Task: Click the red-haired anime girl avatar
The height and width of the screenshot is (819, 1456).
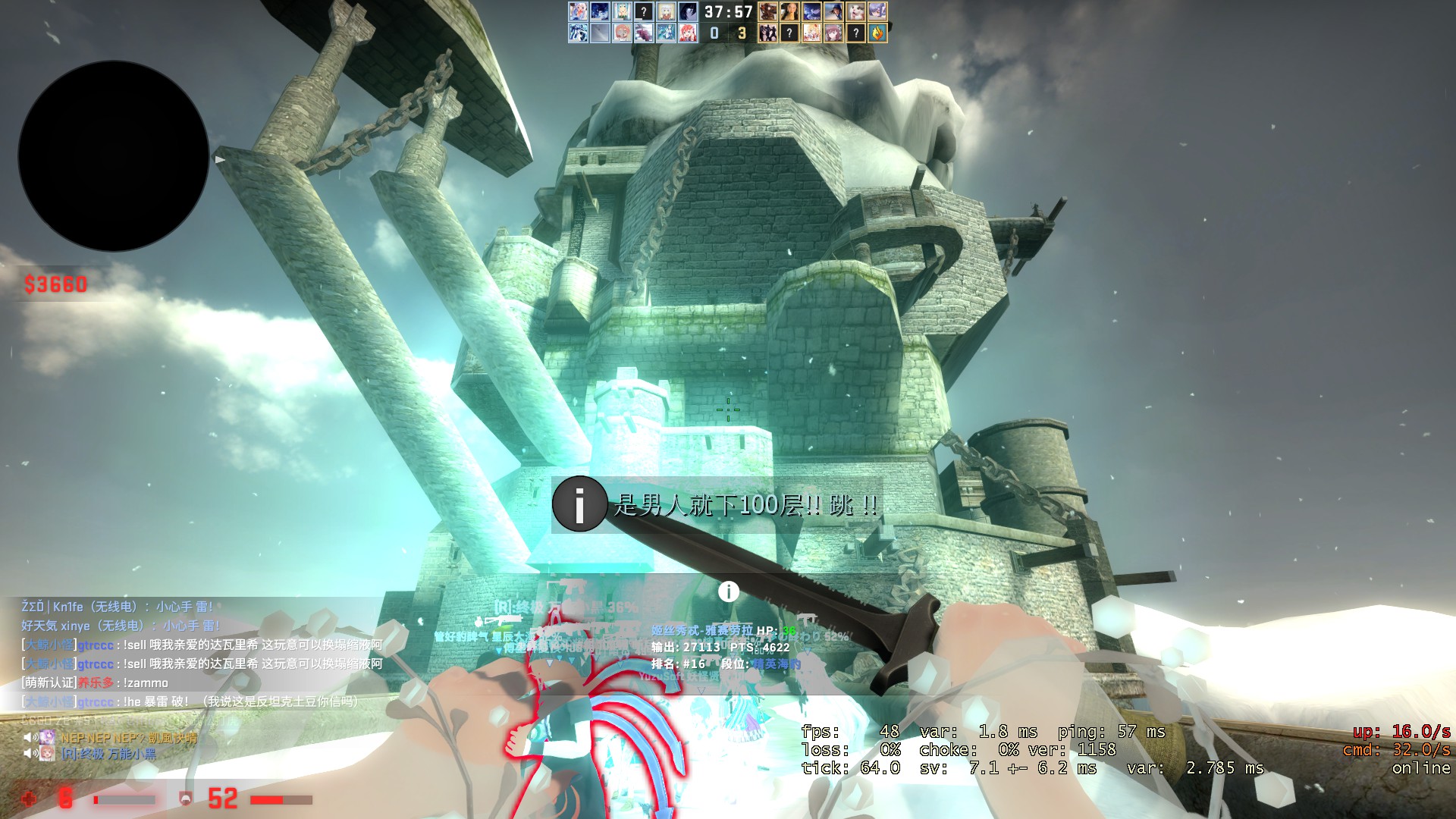Action: click(688, 33)
